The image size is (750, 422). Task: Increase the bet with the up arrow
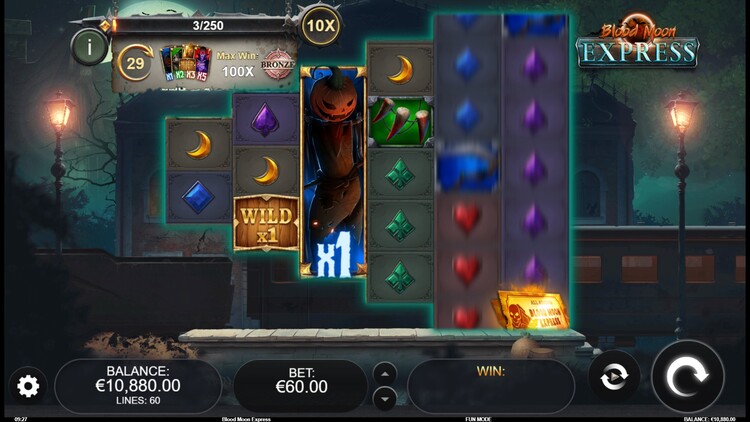coord(385,373)
